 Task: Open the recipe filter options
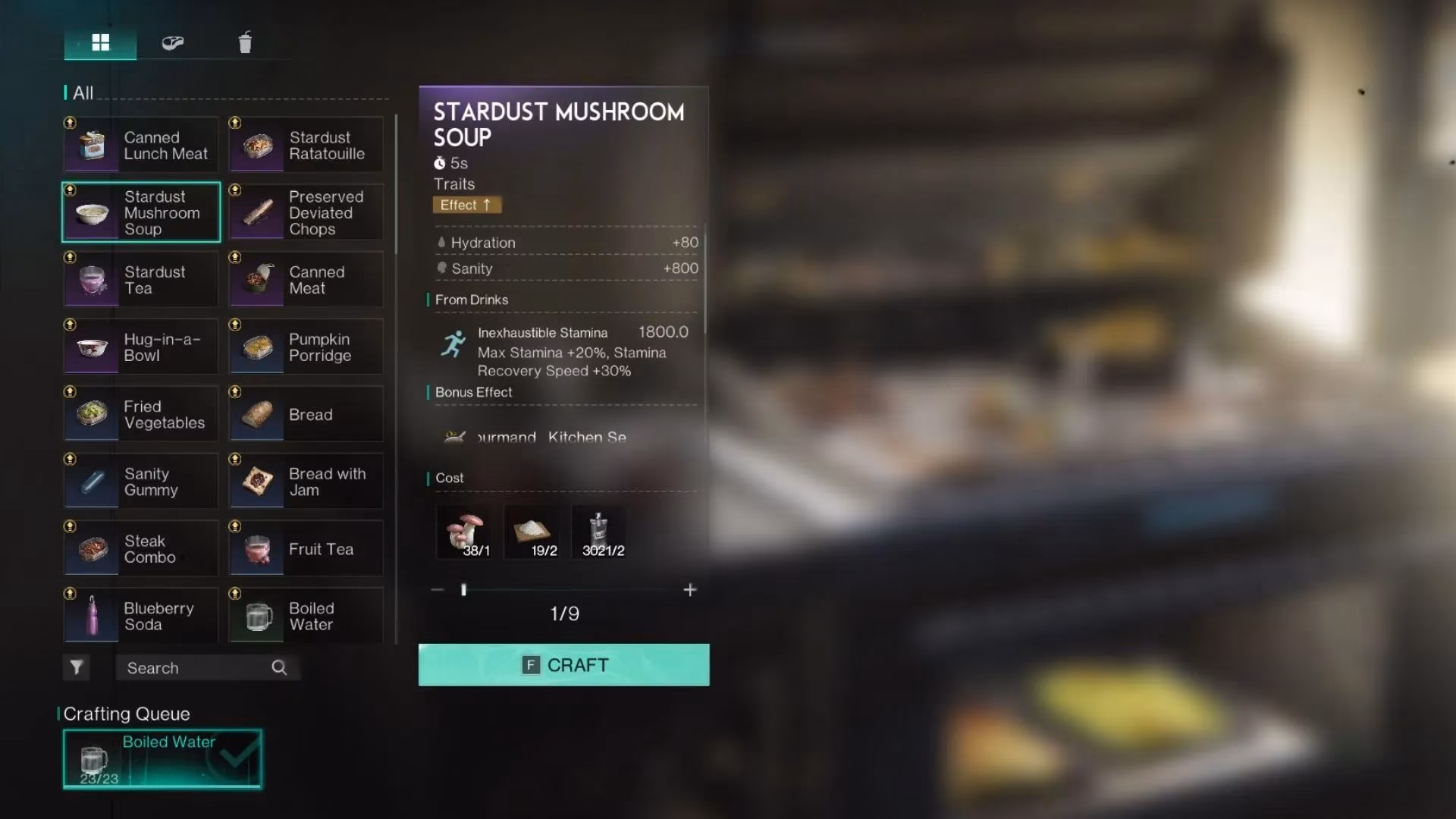pos(77,667)
